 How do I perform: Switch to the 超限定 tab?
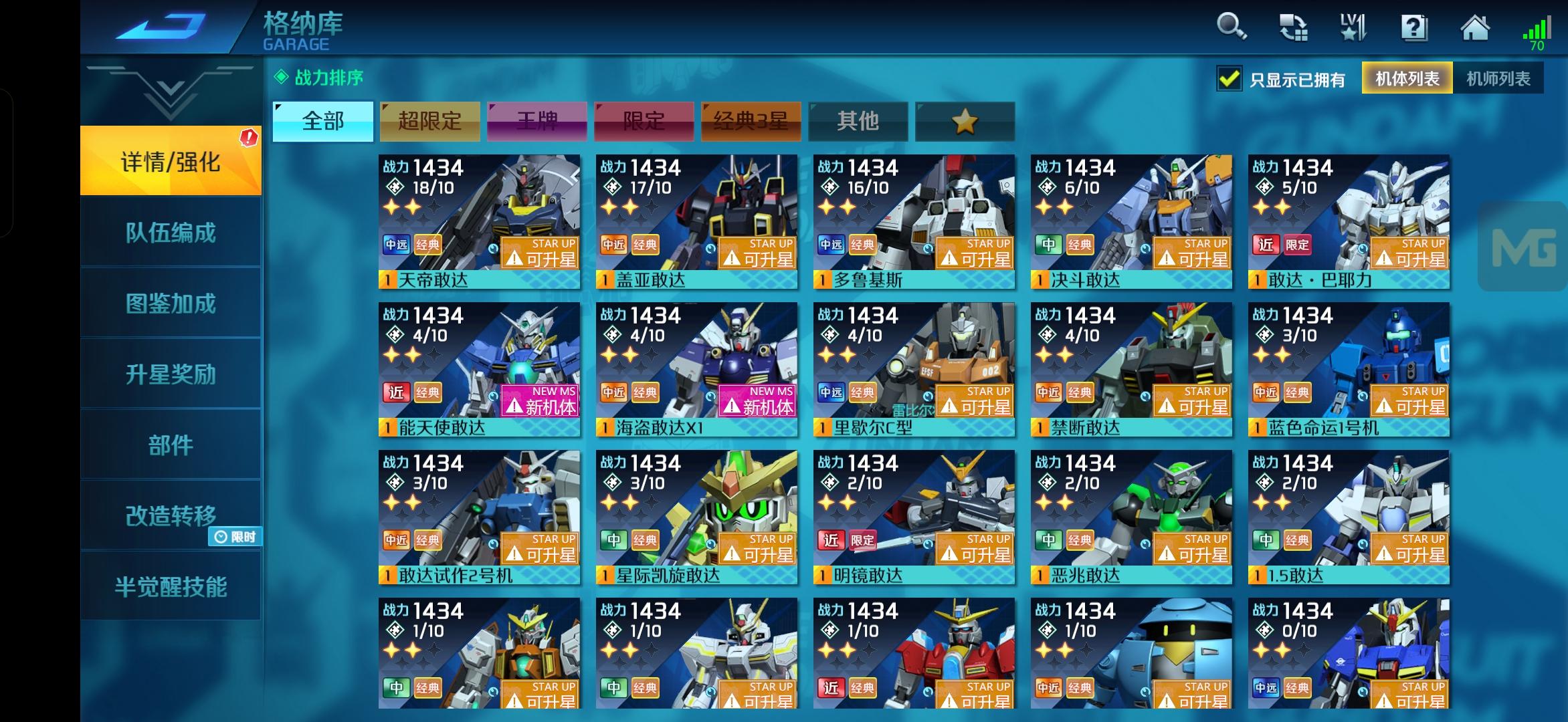pyautogui.click(x=430, y=122)
